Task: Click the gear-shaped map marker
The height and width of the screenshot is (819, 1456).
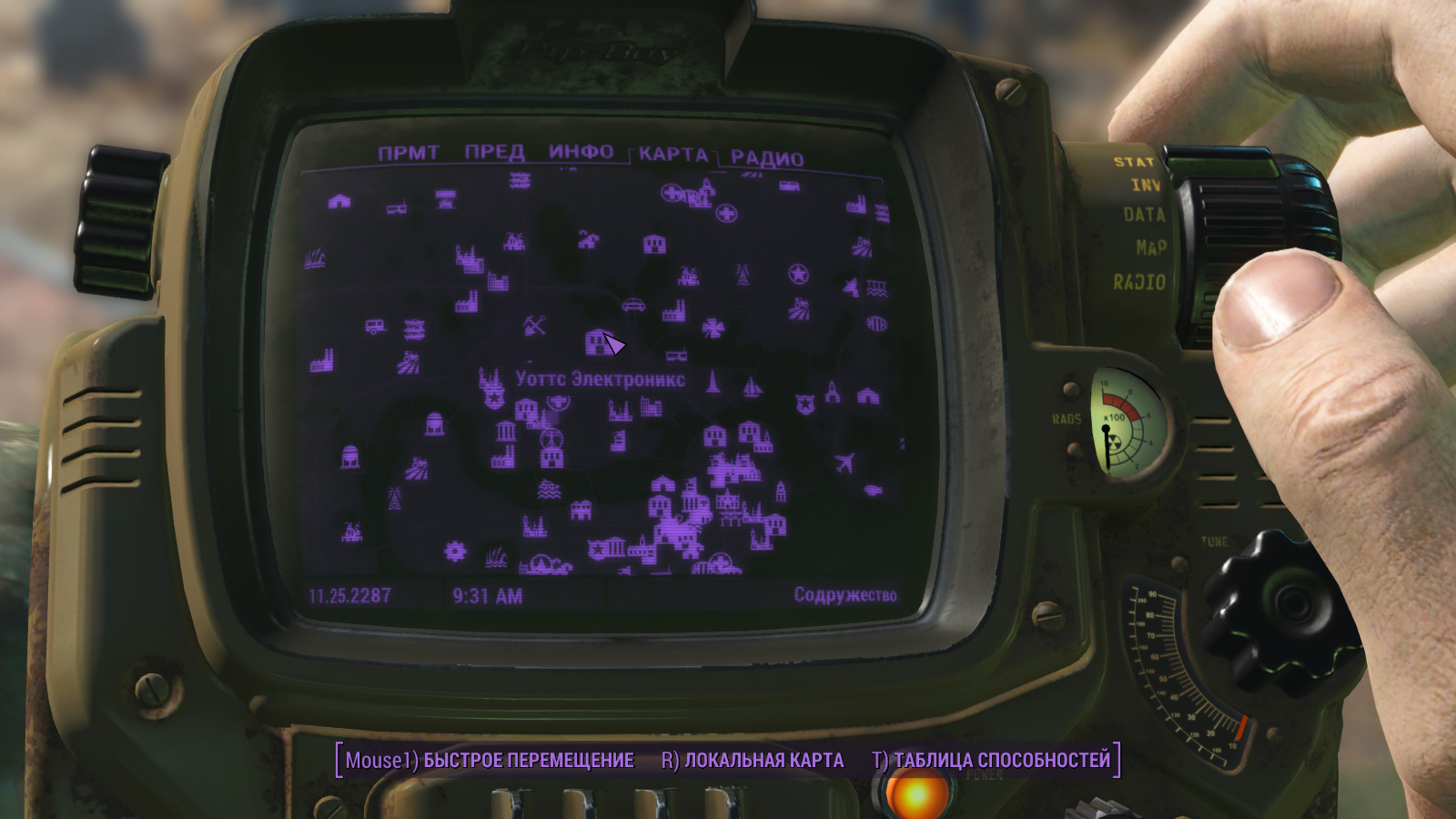Action: coord(454,551)
